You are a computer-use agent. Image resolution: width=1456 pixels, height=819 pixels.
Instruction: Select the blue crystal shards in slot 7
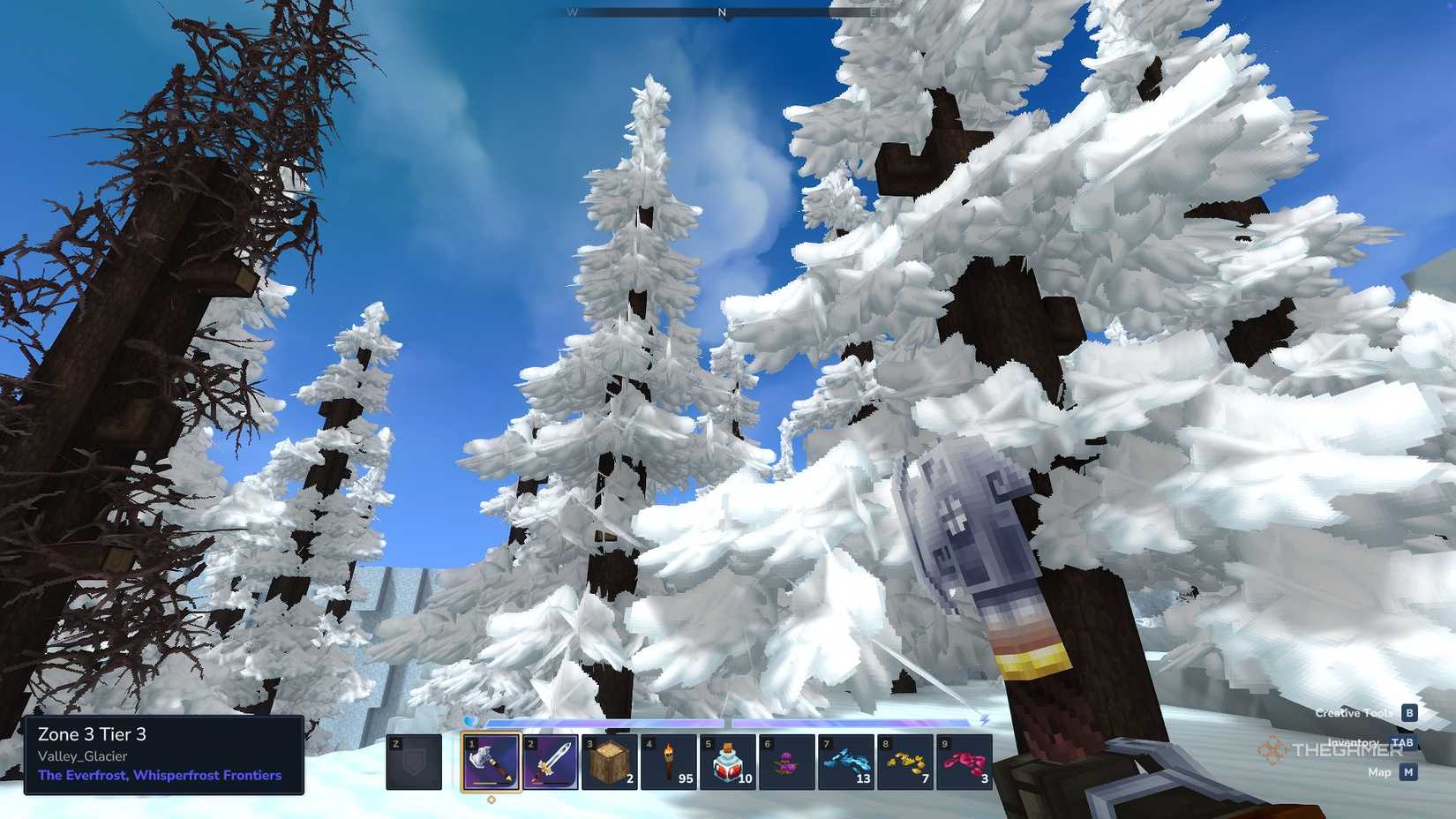pyautogui.click(x=844, y=763)
